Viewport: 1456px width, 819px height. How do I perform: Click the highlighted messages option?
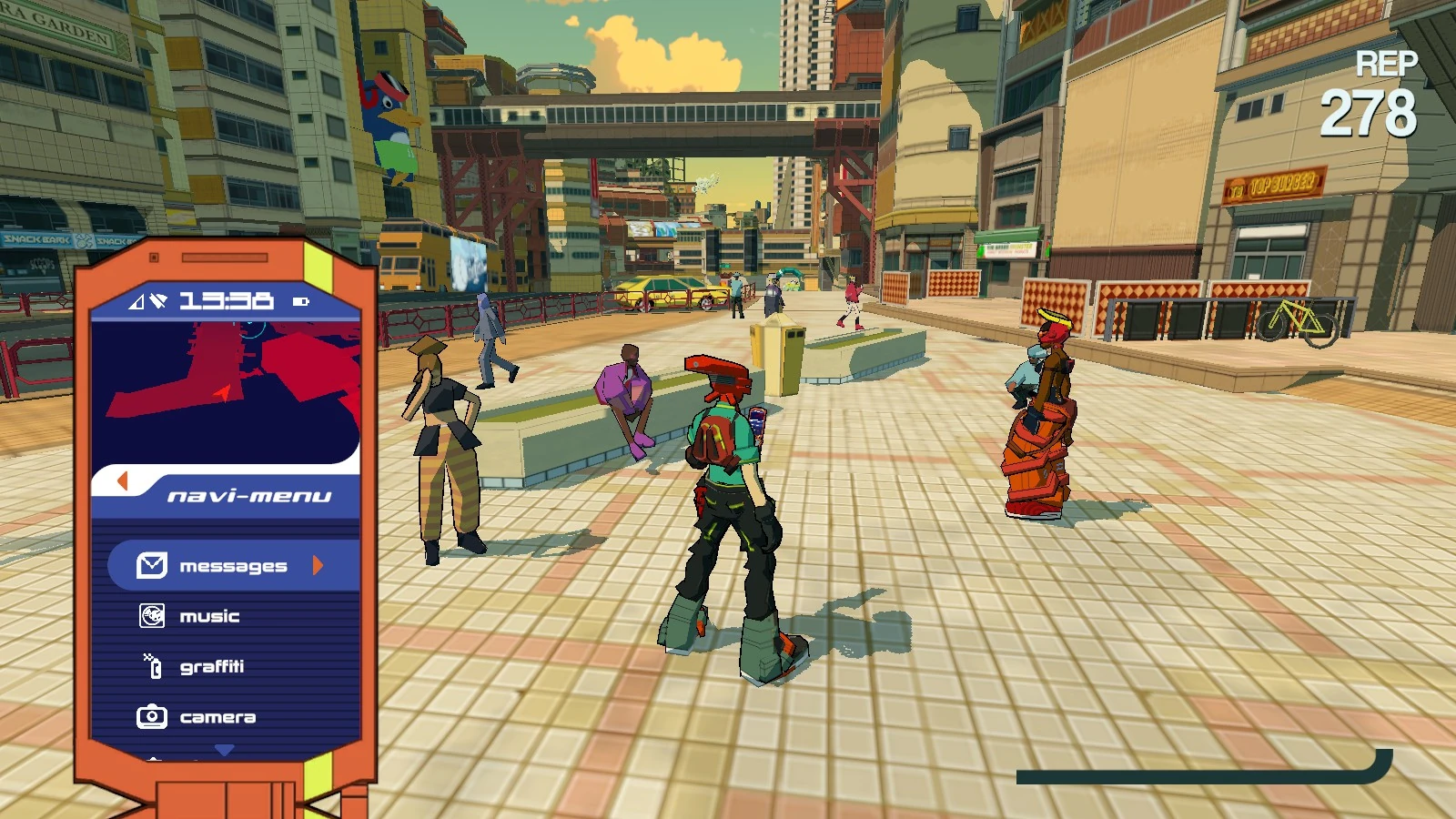click(232, 565)
